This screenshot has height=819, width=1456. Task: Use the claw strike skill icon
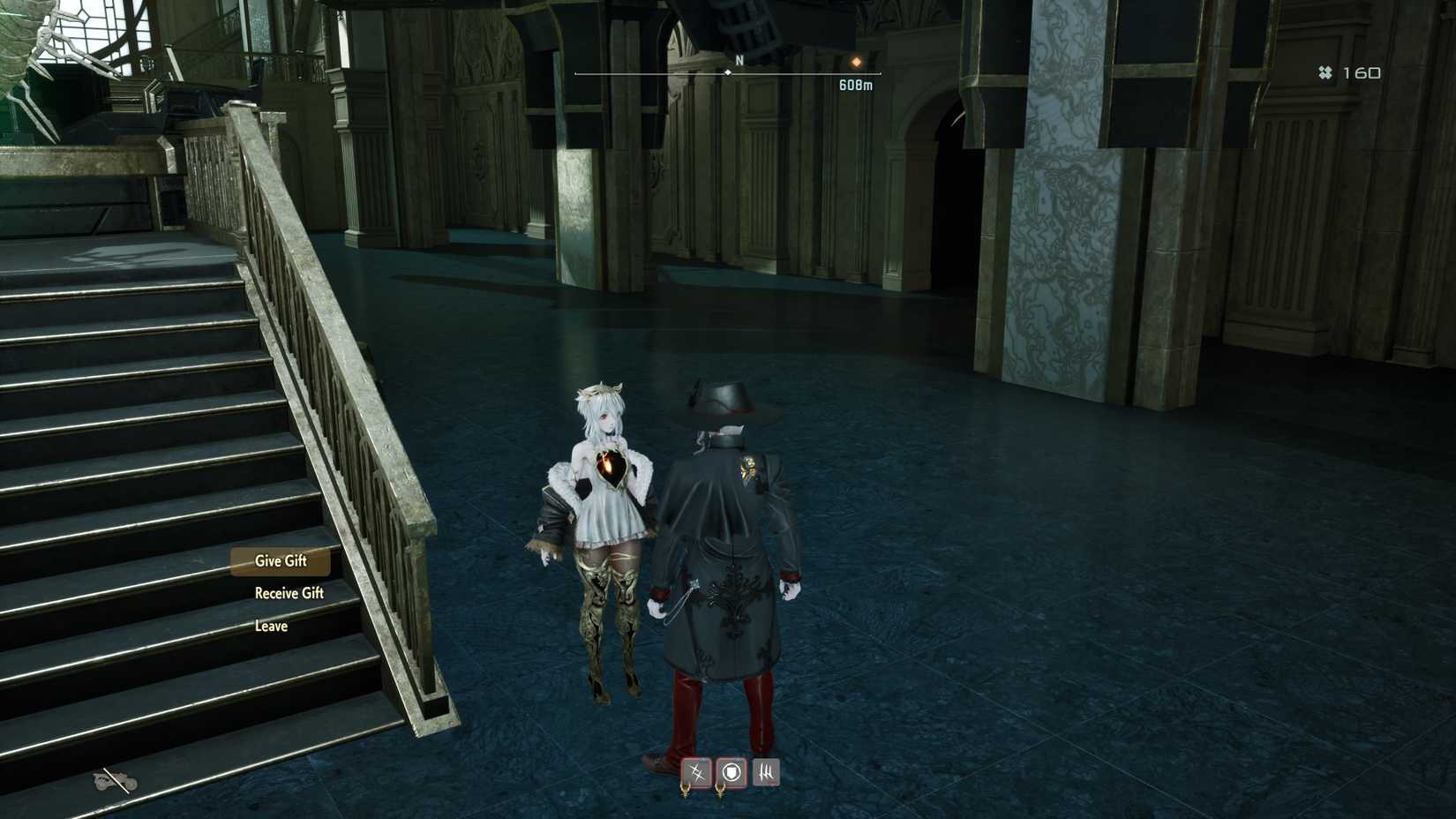pyautogui.click(x=767, y=772)
